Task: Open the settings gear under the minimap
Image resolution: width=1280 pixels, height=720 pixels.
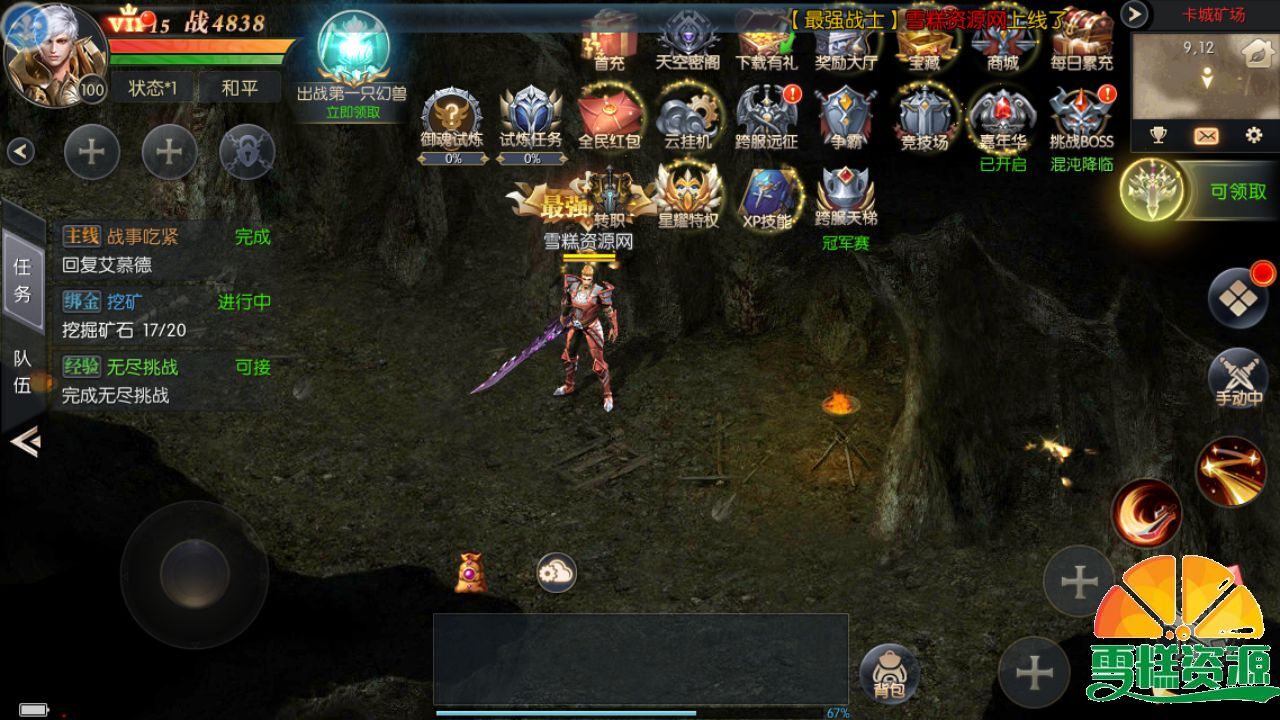Action: 1253,136
